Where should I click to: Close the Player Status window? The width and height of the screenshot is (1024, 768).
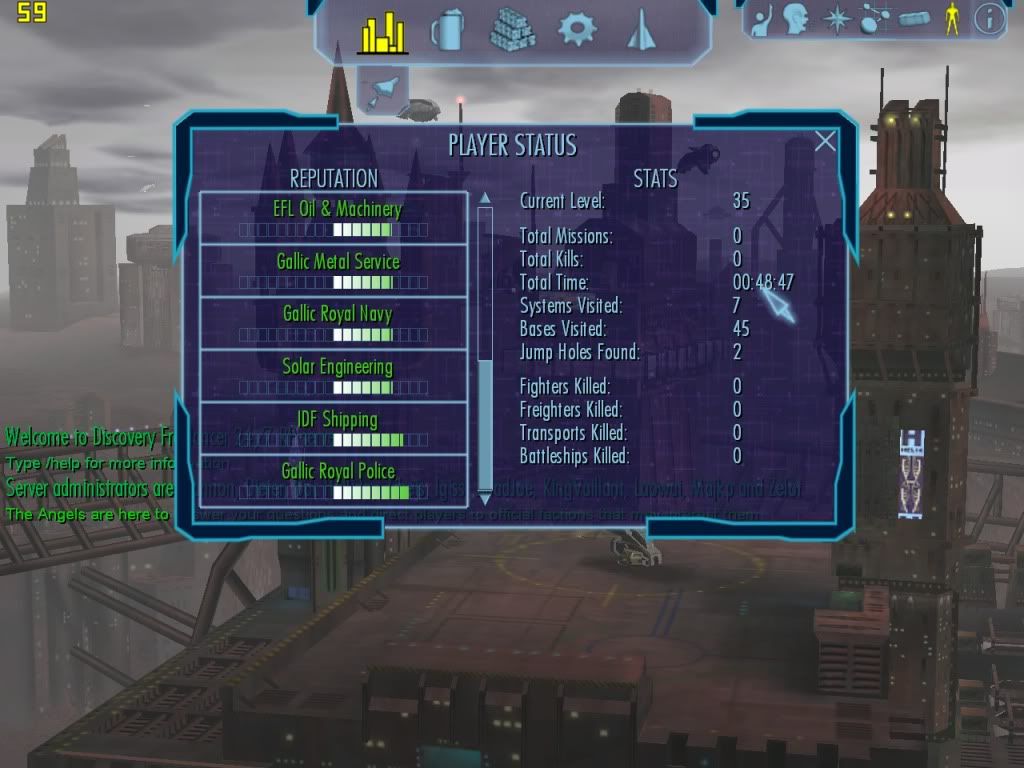click(x=825, y=141)
